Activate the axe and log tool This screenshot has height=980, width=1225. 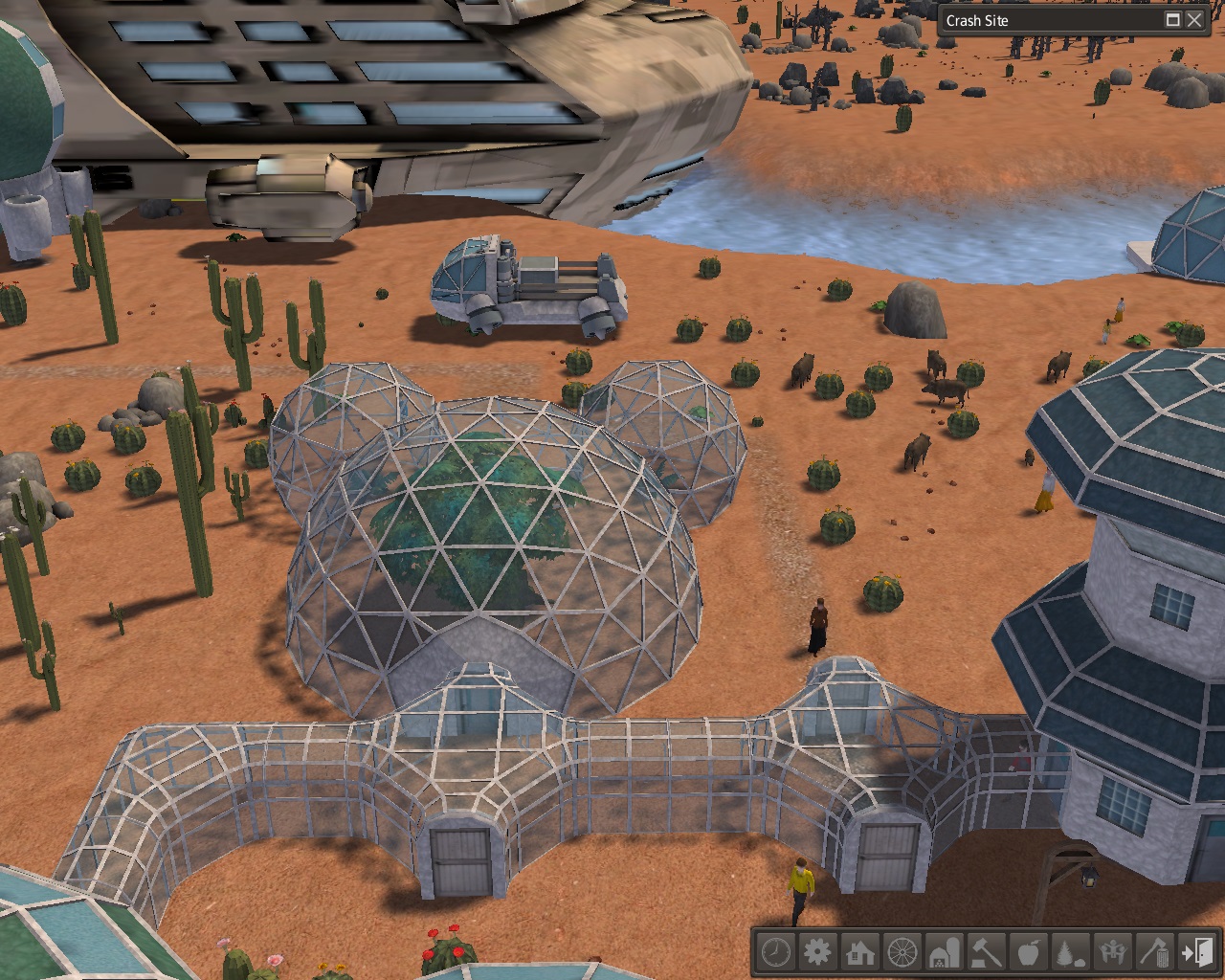click(1155, 952)
